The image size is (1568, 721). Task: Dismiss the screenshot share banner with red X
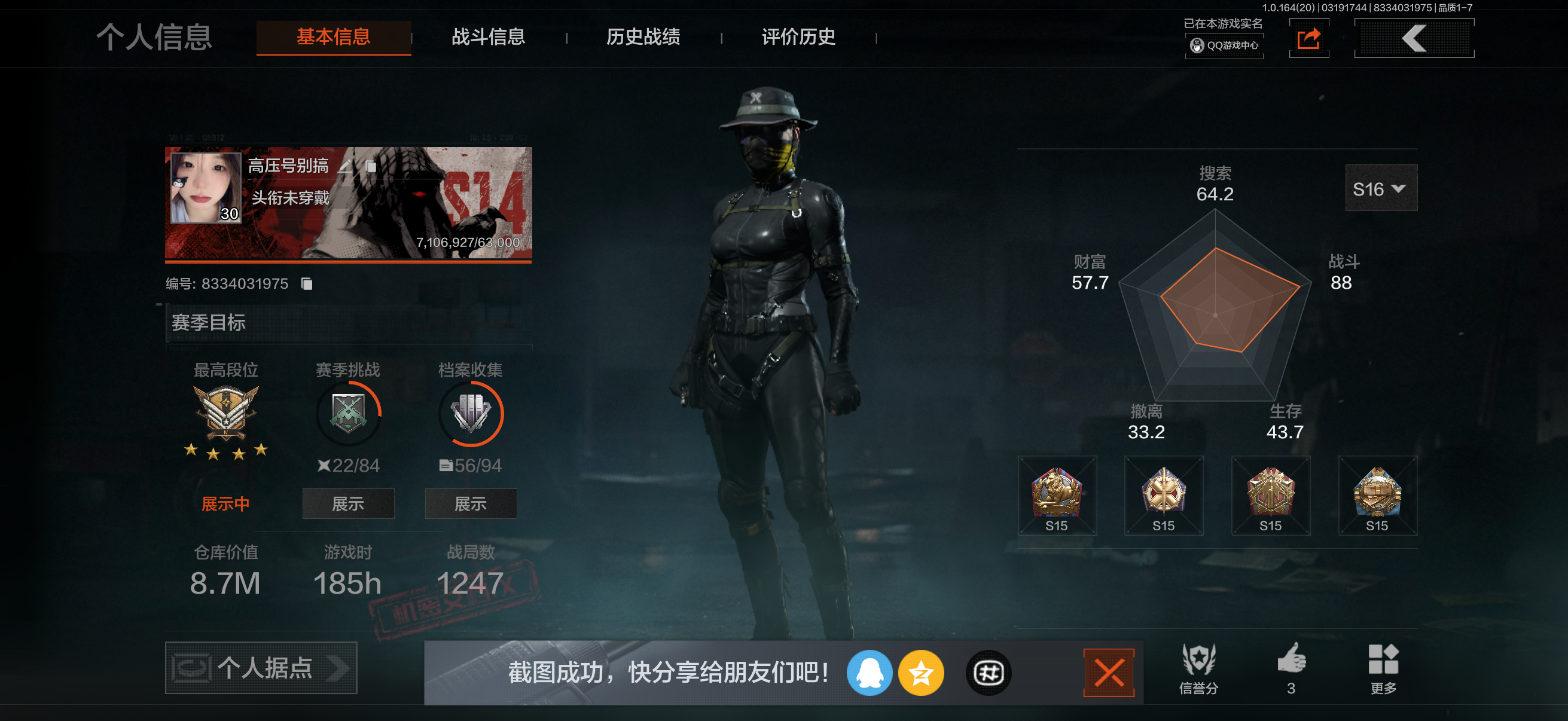[1109, 673]
